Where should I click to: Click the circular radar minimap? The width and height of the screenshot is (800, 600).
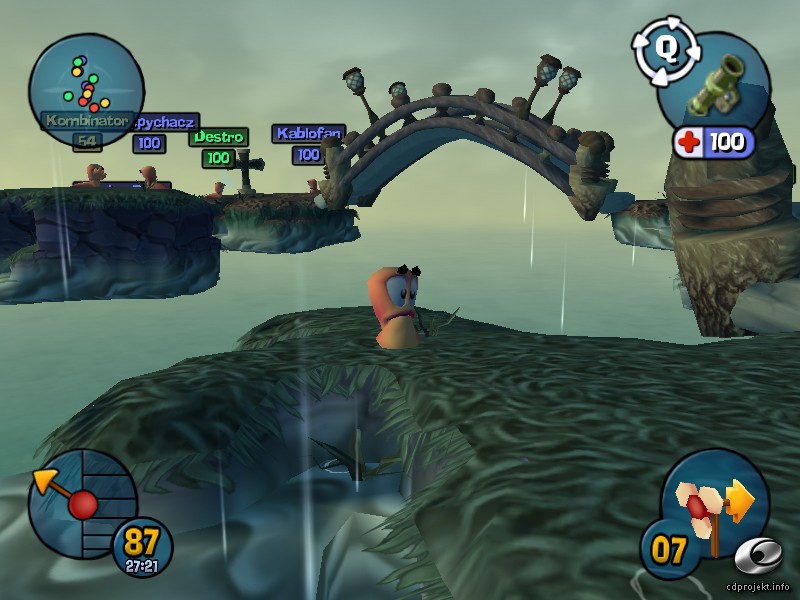85,75
